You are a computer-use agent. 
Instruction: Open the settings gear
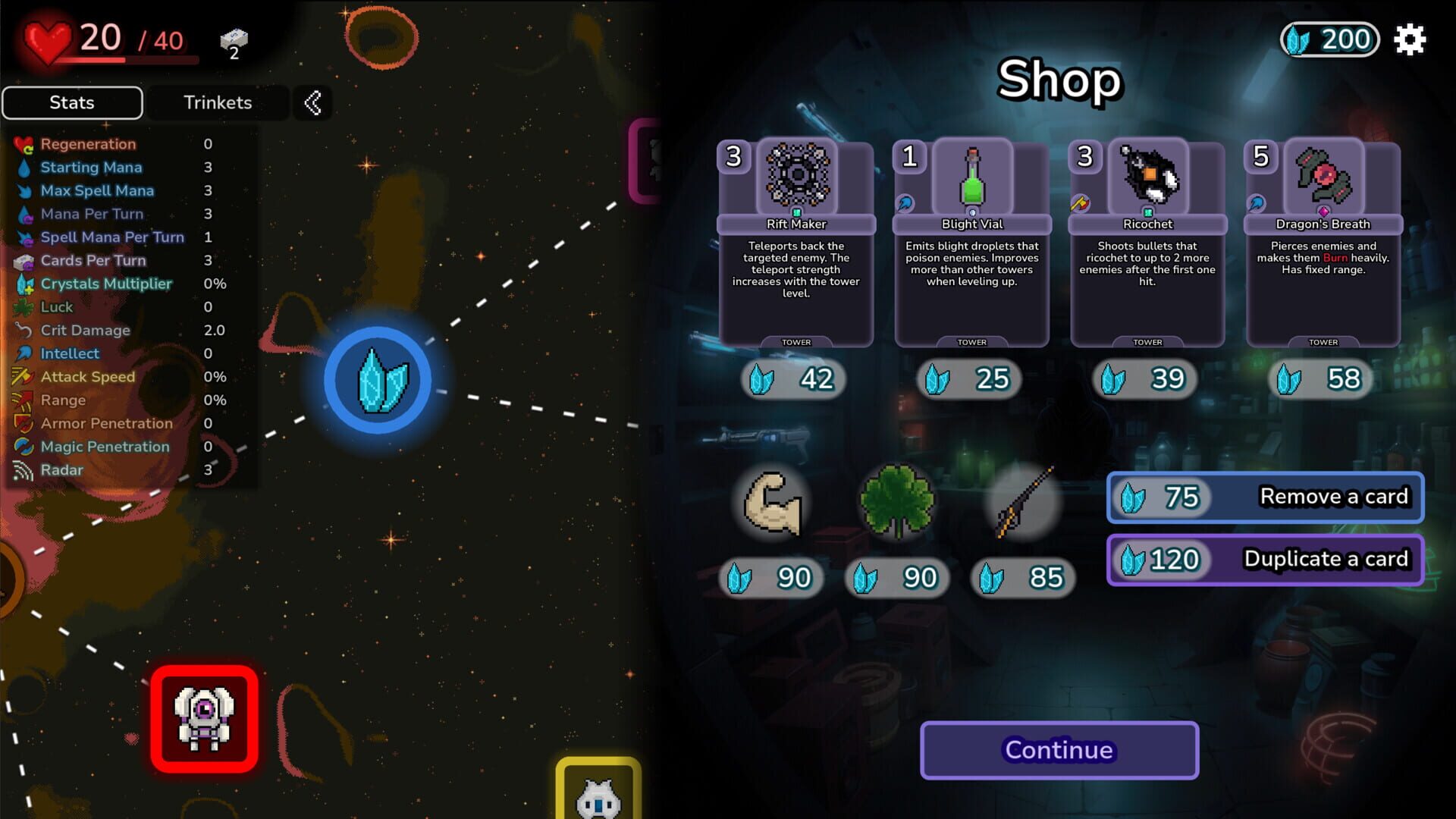click(x=1410, y=39)
